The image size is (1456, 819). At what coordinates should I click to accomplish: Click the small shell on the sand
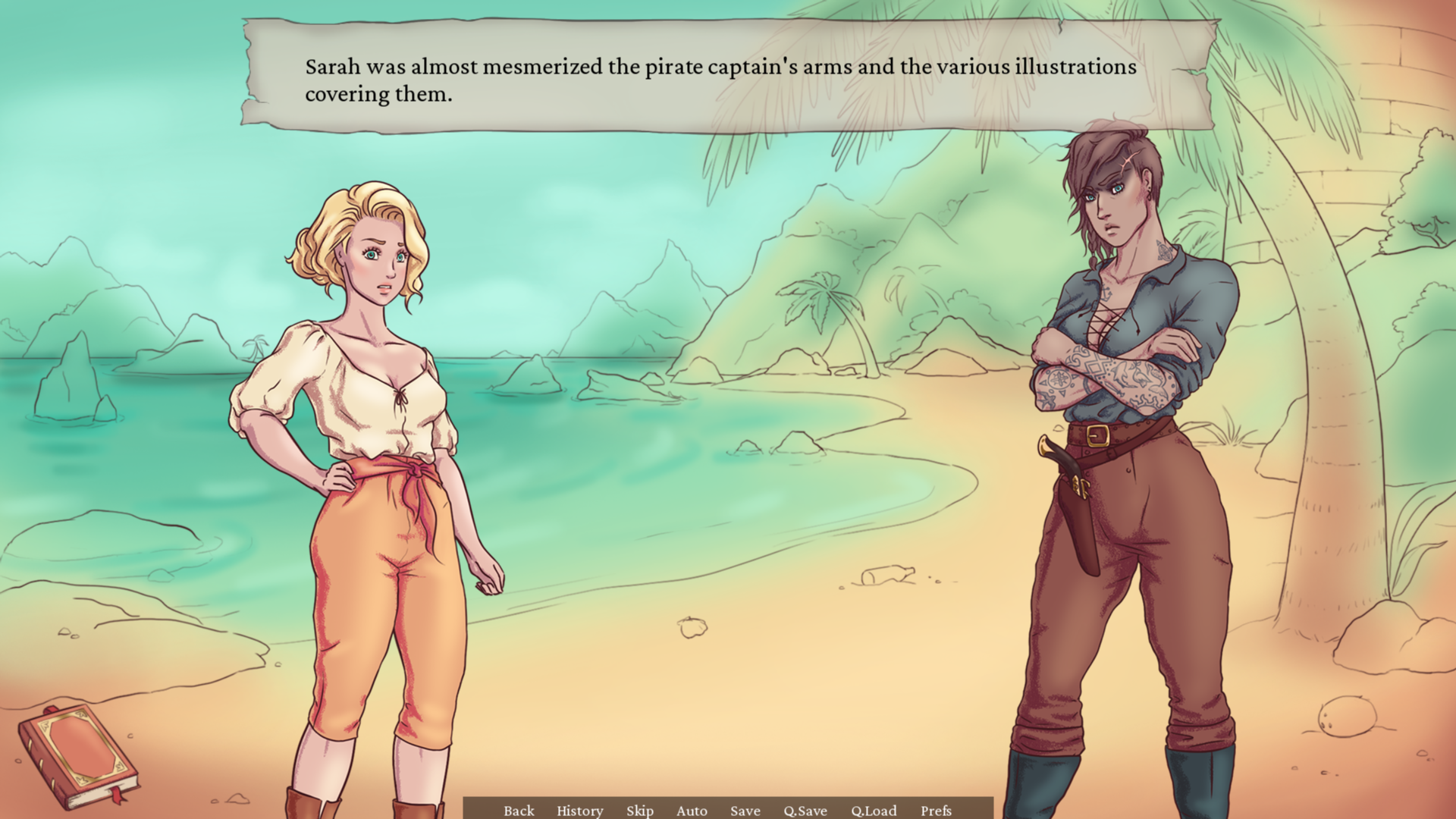(692, 626)
